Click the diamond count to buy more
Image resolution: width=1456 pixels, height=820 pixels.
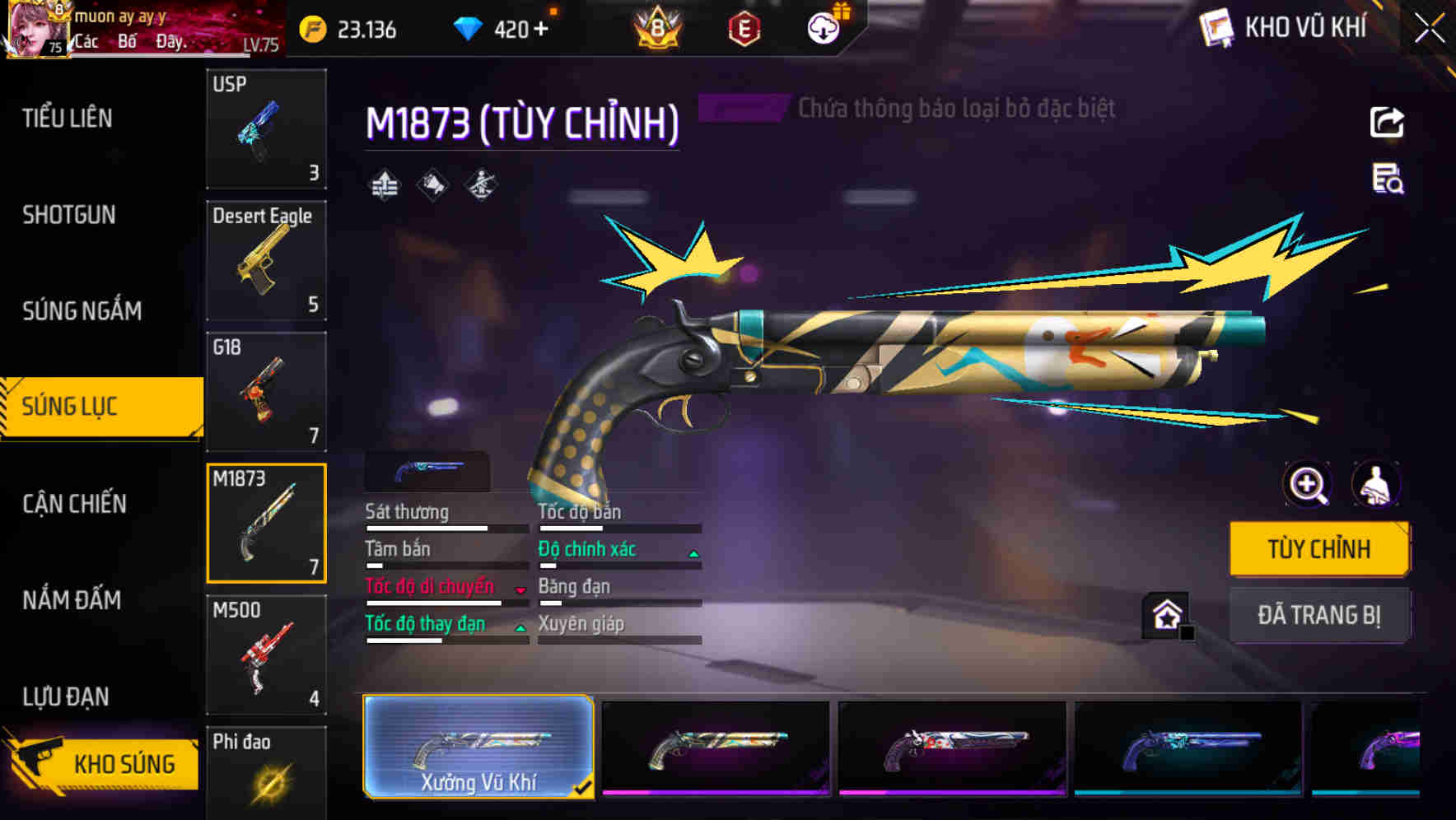click(x=511, y=30)
